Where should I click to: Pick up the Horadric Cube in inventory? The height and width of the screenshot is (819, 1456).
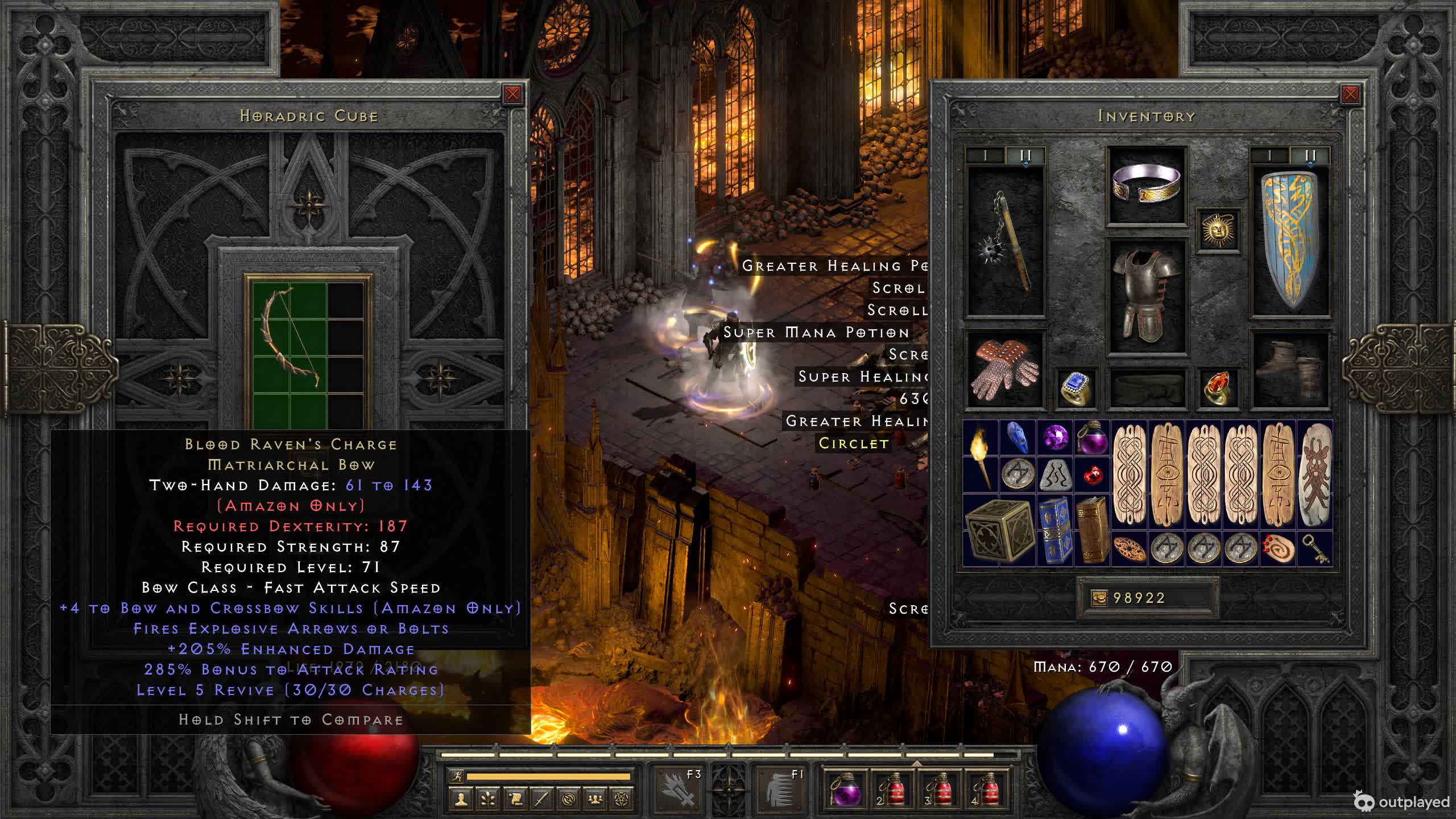(x=999, y=530)
